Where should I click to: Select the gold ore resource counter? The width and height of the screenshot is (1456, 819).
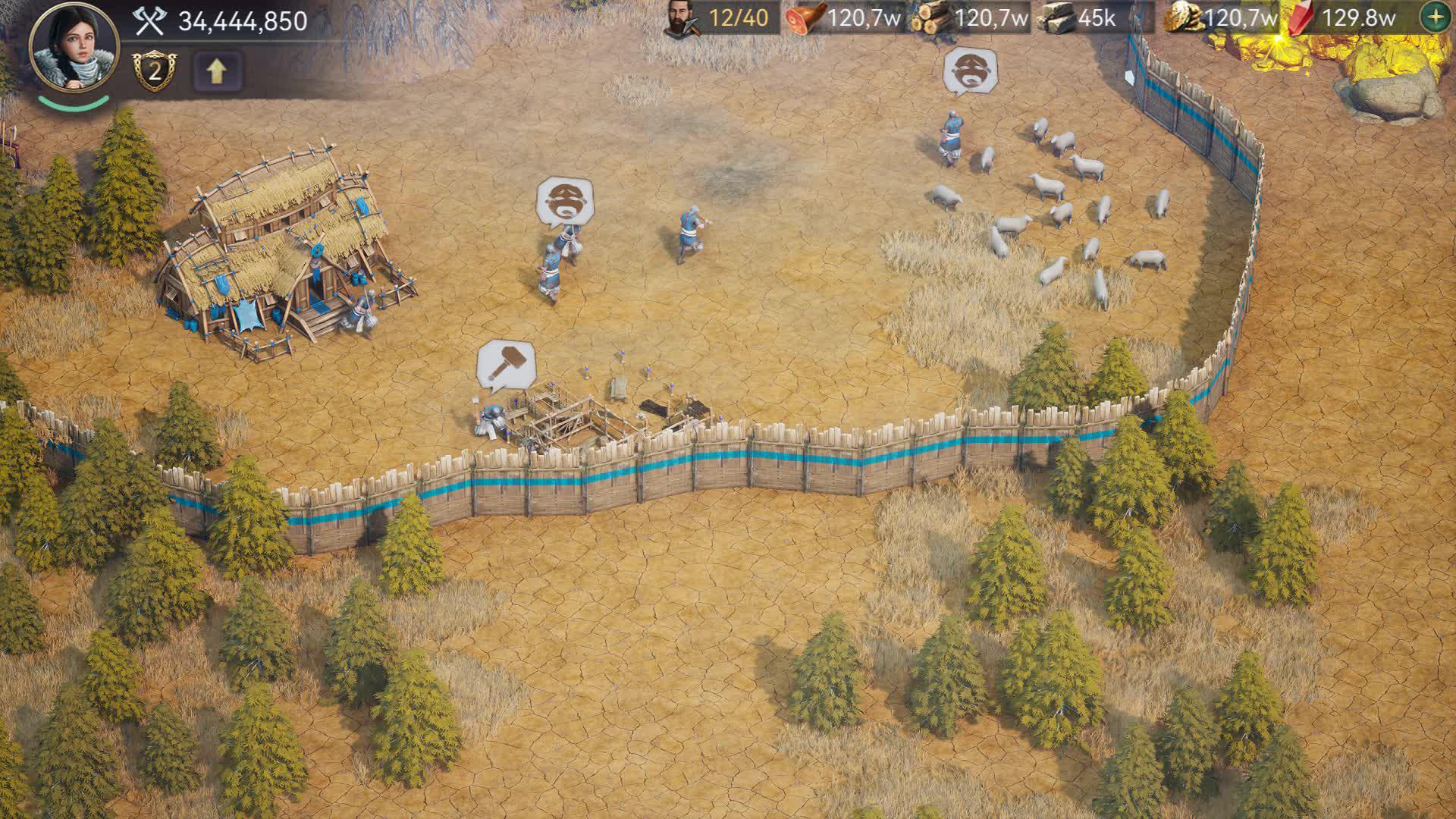point(1221,18)
